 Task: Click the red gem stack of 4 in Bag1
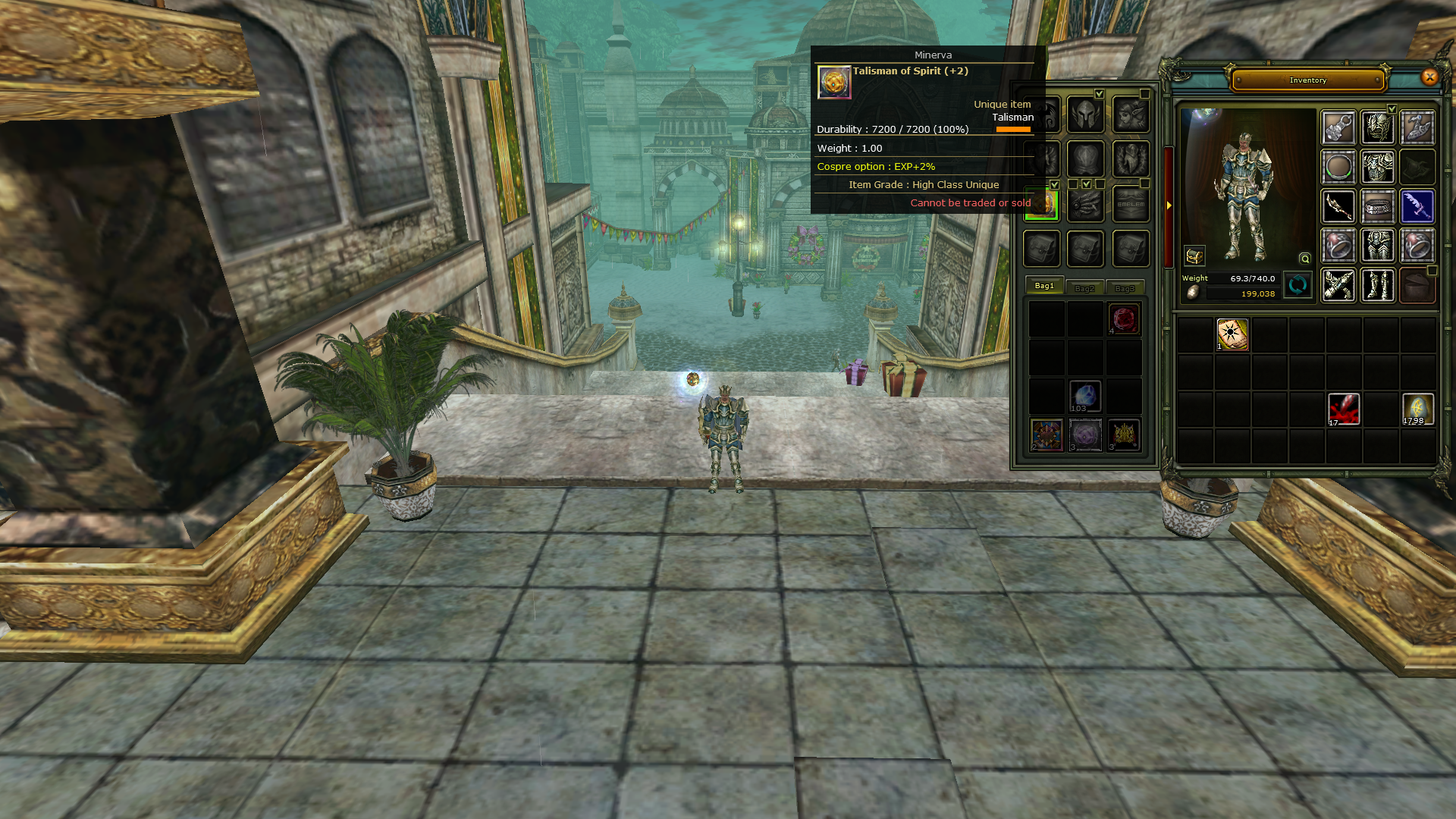tap(1125, 318)
